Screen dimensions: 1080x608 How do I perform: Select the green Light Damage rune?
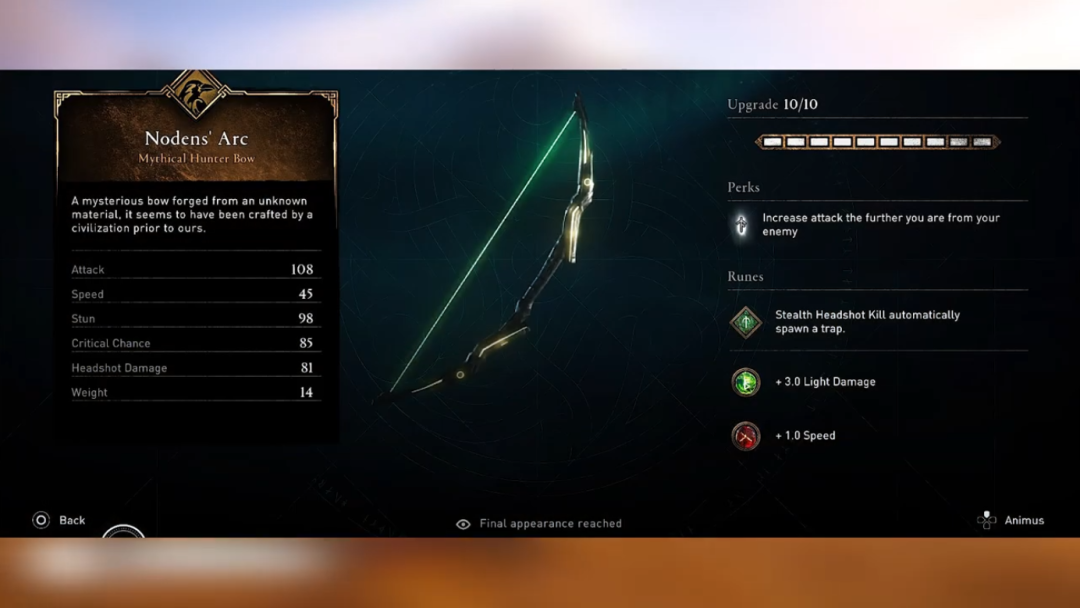(746, 382)
